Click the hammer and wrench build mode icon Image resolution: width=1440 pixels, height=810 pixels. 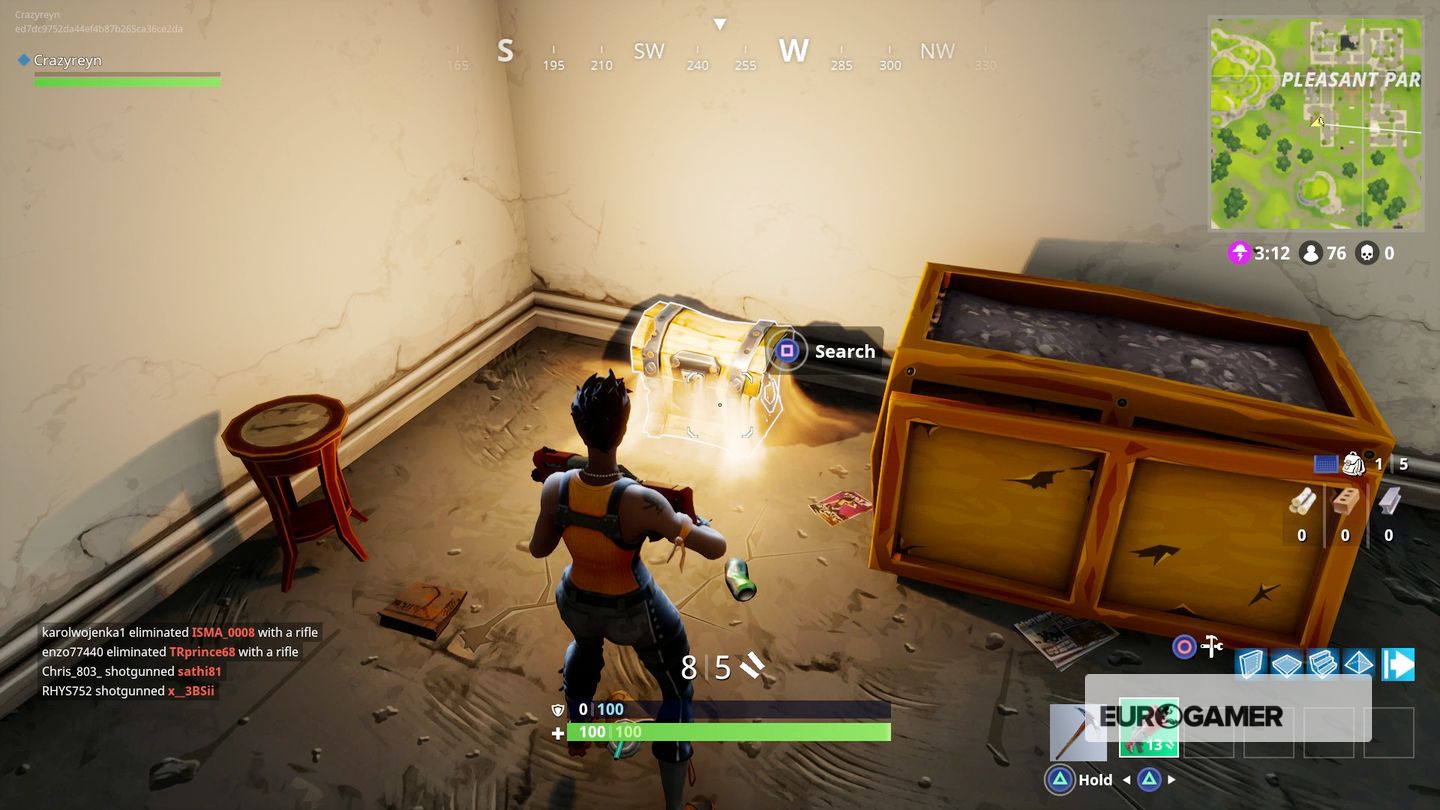(x=1212, y=646)
